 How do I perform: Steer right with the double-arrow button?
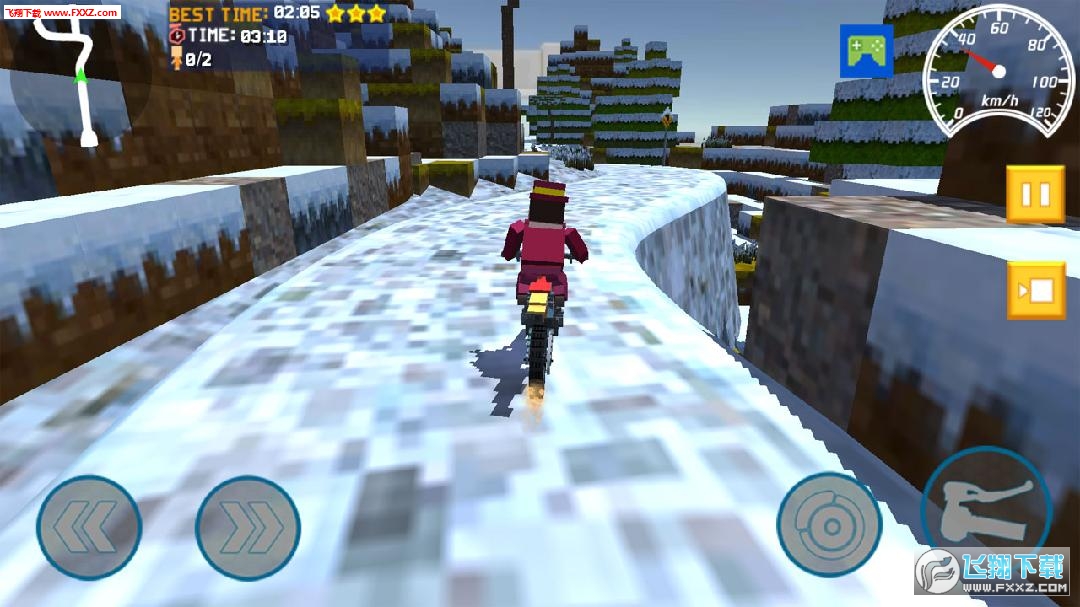click(x=248, y=526)
